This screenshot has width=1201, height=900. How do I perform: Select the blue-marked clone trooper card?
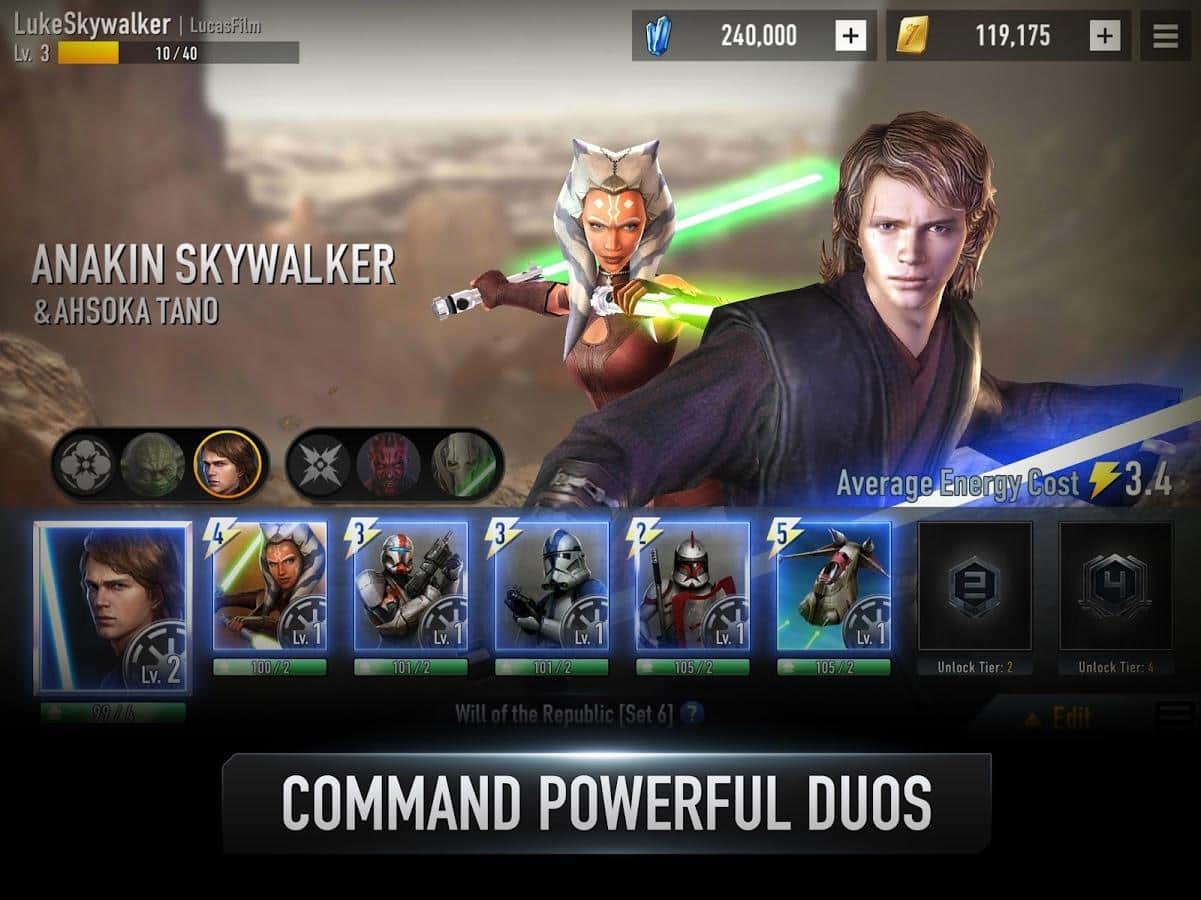coord(552,586)
